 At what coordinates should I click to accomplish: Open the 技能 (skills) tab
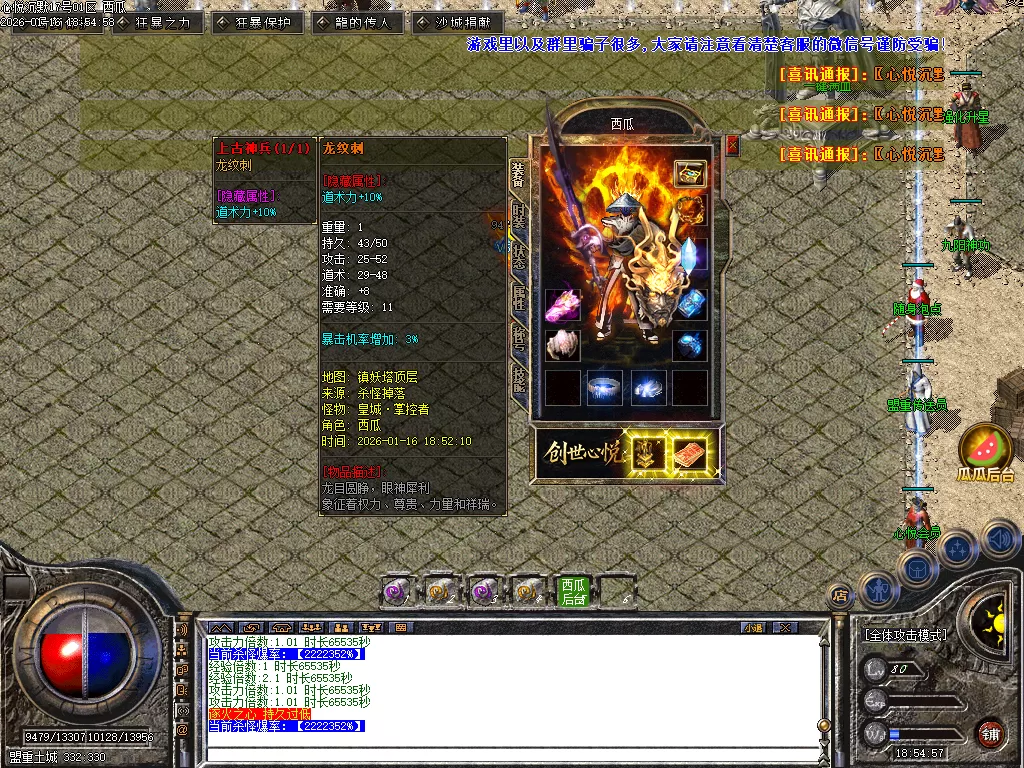click(x=518, y=377)
